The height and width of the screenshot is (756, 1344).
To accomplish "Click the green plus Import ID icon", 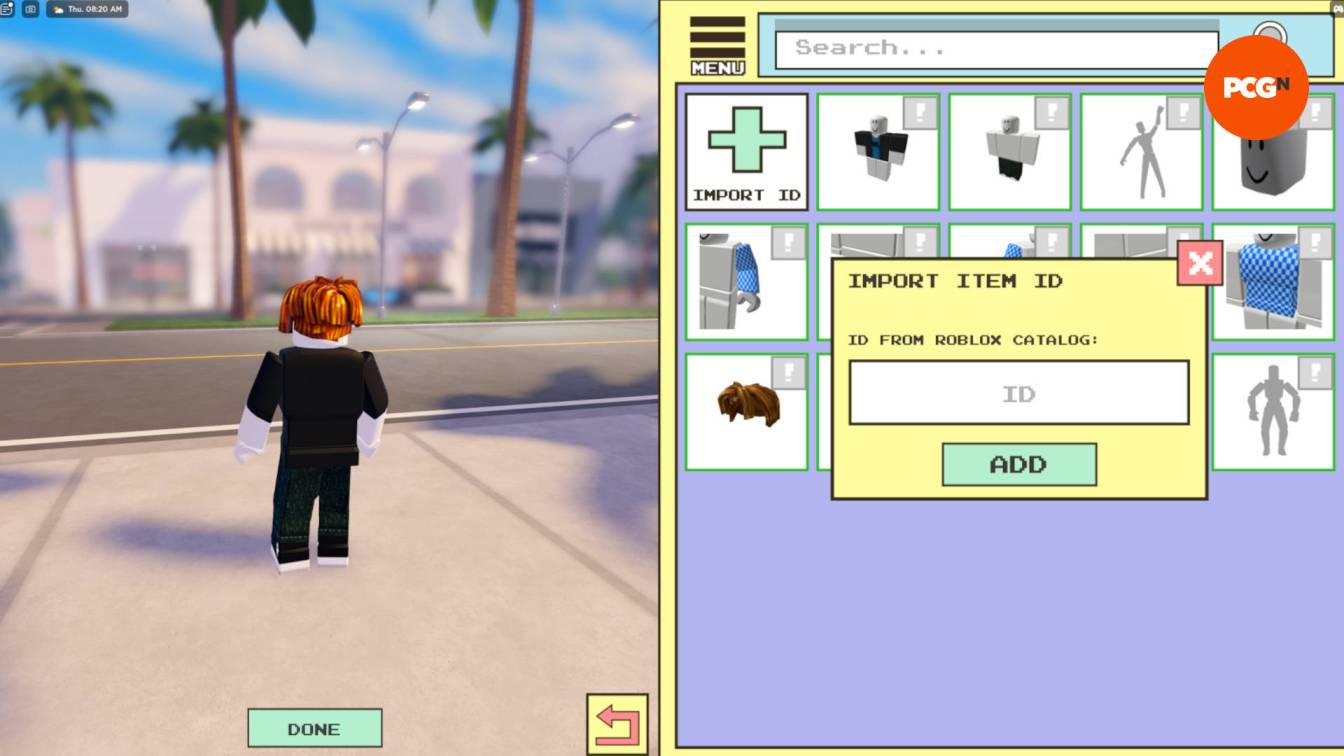I will point(745,140).
